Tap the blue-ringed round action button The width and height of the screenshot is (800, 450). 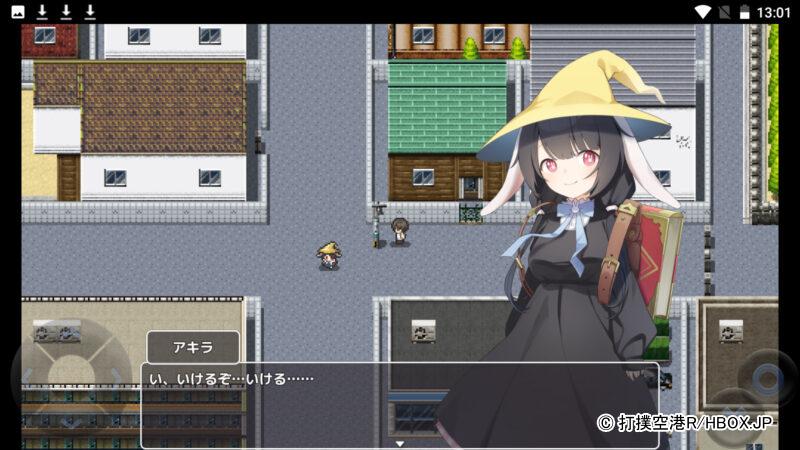pos(768,380)
